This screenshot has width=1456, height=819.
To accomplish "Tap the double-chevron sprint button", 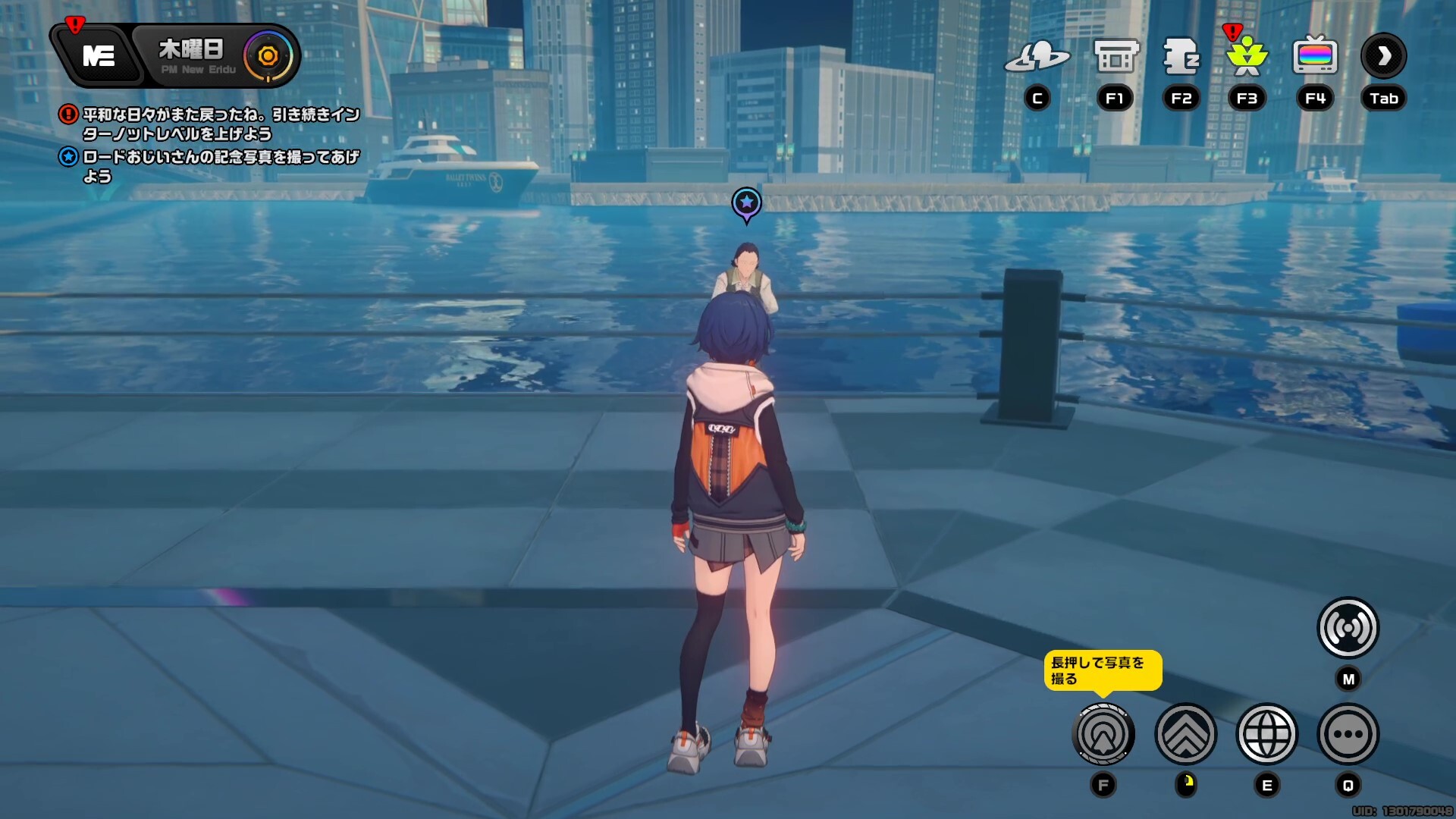I will click(1185, 734).
